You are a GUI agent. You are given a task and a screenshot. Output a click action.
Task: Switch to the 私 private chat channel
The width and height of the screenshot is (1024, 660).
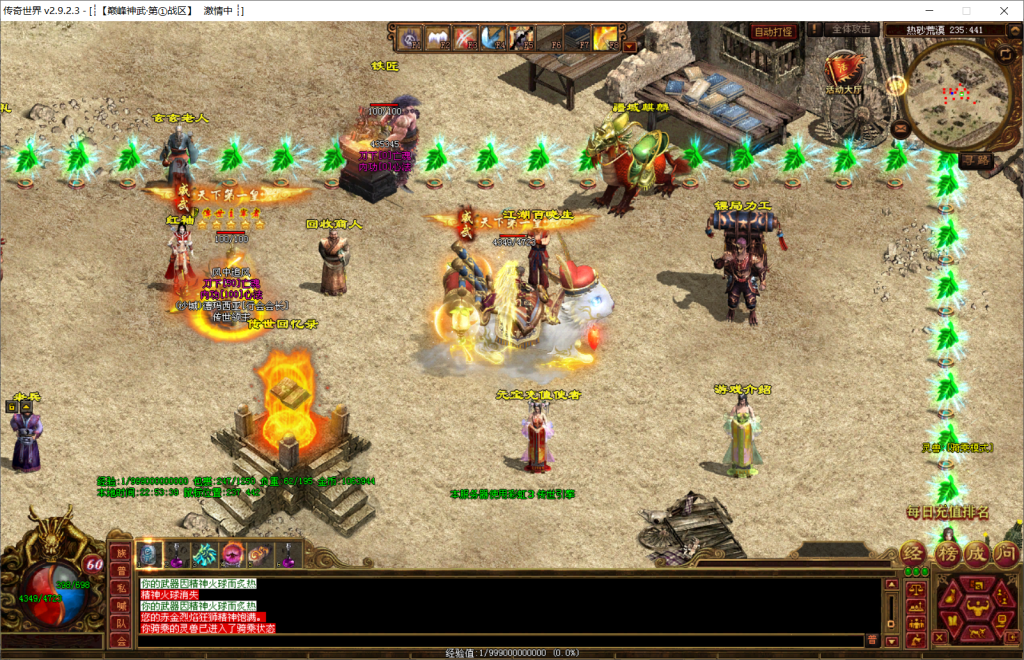click(119, 587)
